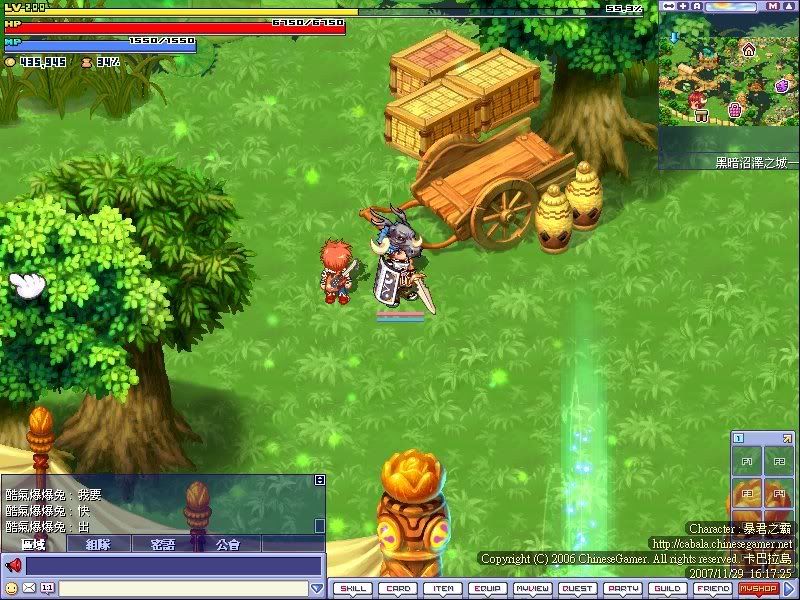800x600 pixels.
Task: Click the MYVIEW button
Action: [x=533, y=589]
